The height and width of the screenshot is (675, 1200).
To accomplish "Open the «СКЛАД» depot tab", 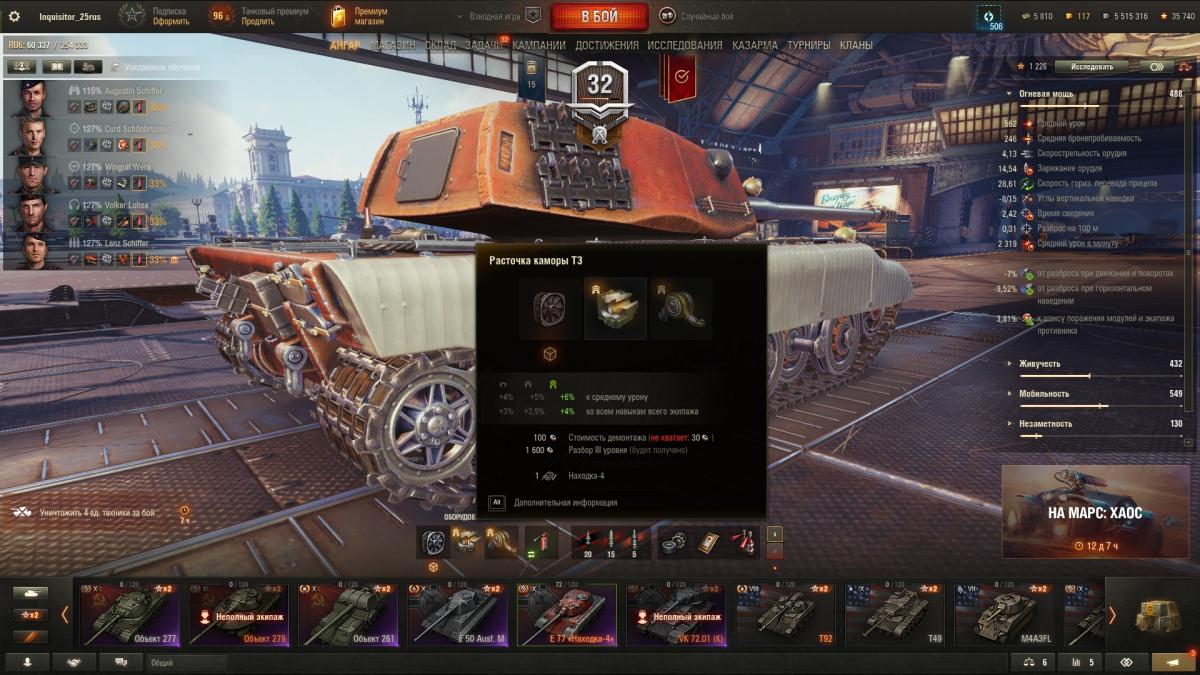I will (440, 45).
